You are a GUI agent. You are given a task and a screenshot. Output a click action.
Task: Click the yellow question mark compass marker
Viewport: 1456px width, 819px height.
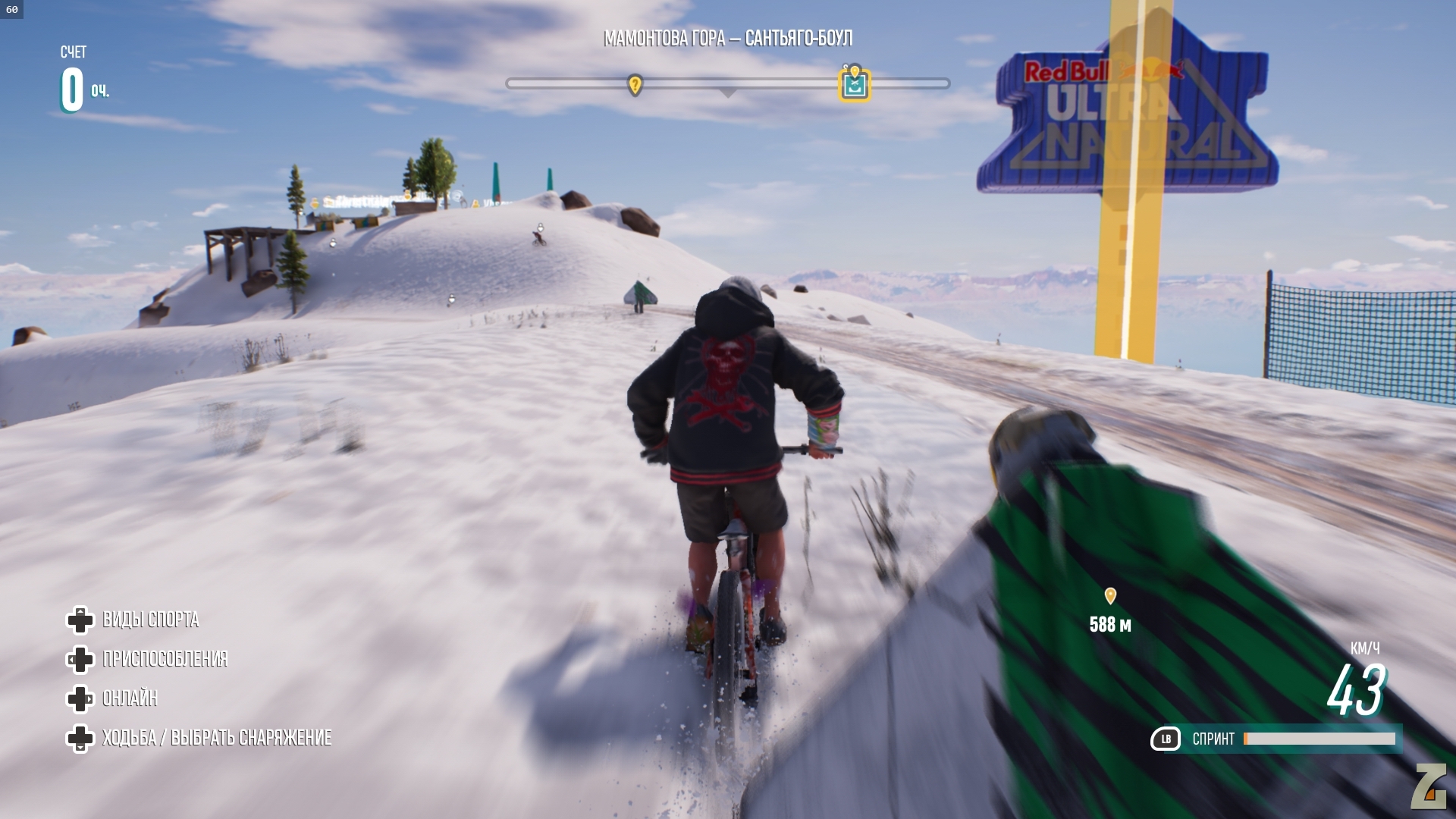(x=635, y=84)
